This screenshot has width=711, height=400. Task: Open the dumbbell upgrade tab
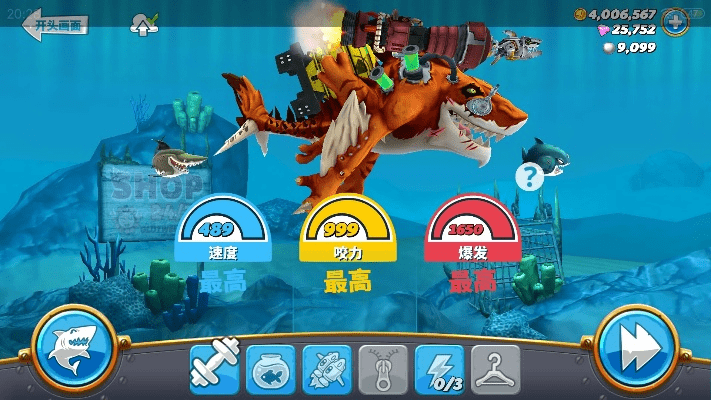[x=216, y=369]
